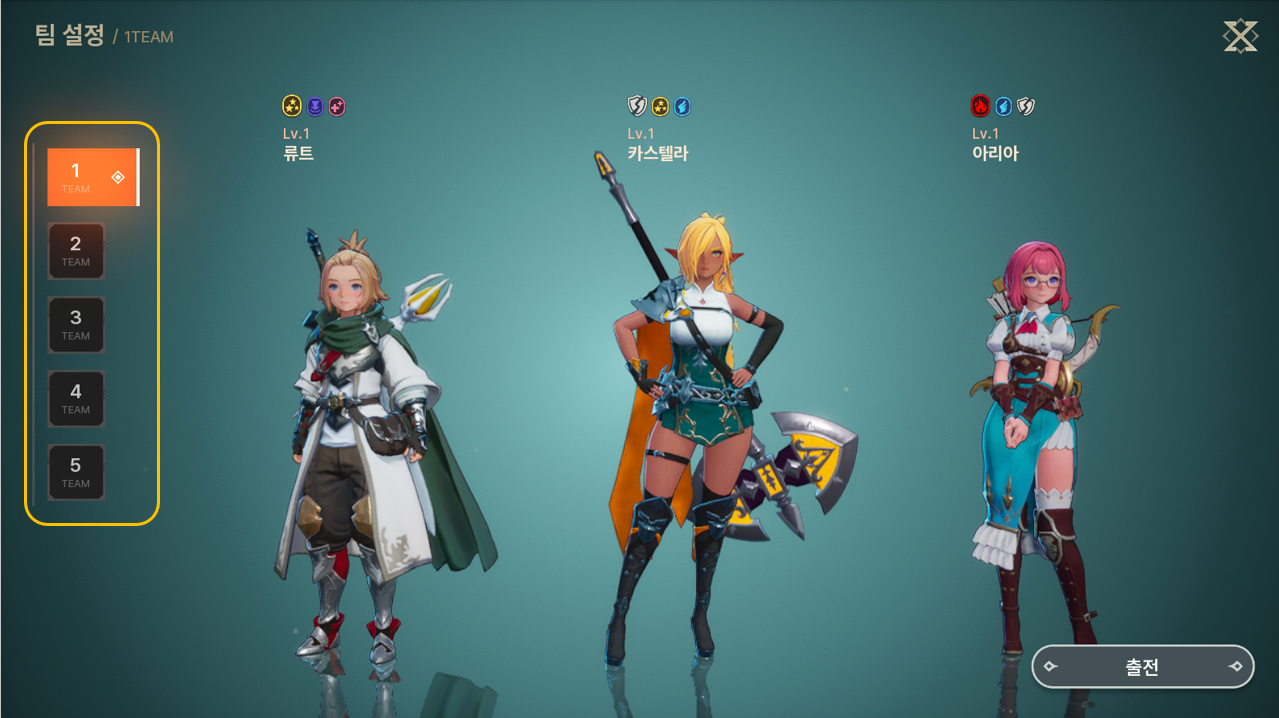Close the team settings screen
Viewport: 1279px width, 718px height.
[1240, 37]
